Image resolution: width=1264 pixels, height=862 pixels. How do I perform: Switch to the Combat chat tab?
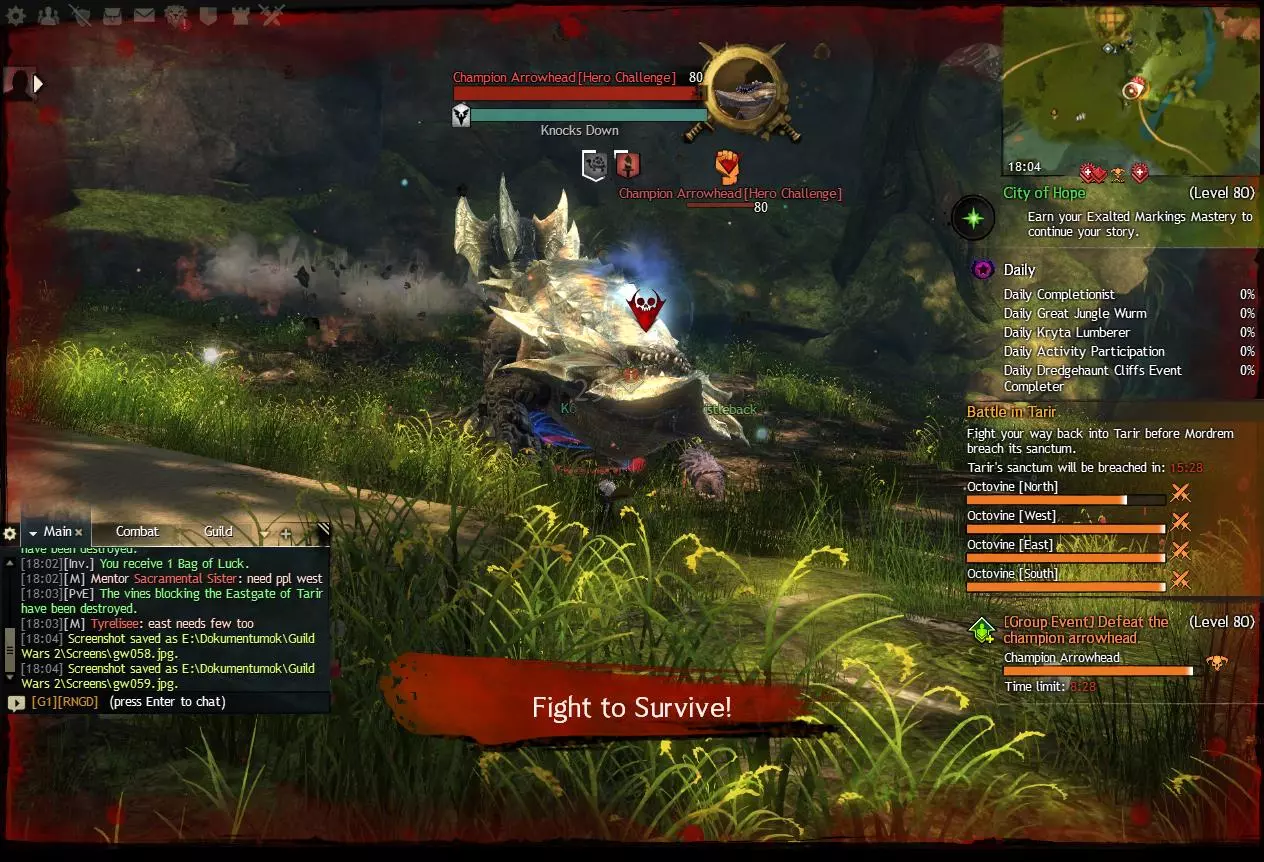tap(137, 532)
